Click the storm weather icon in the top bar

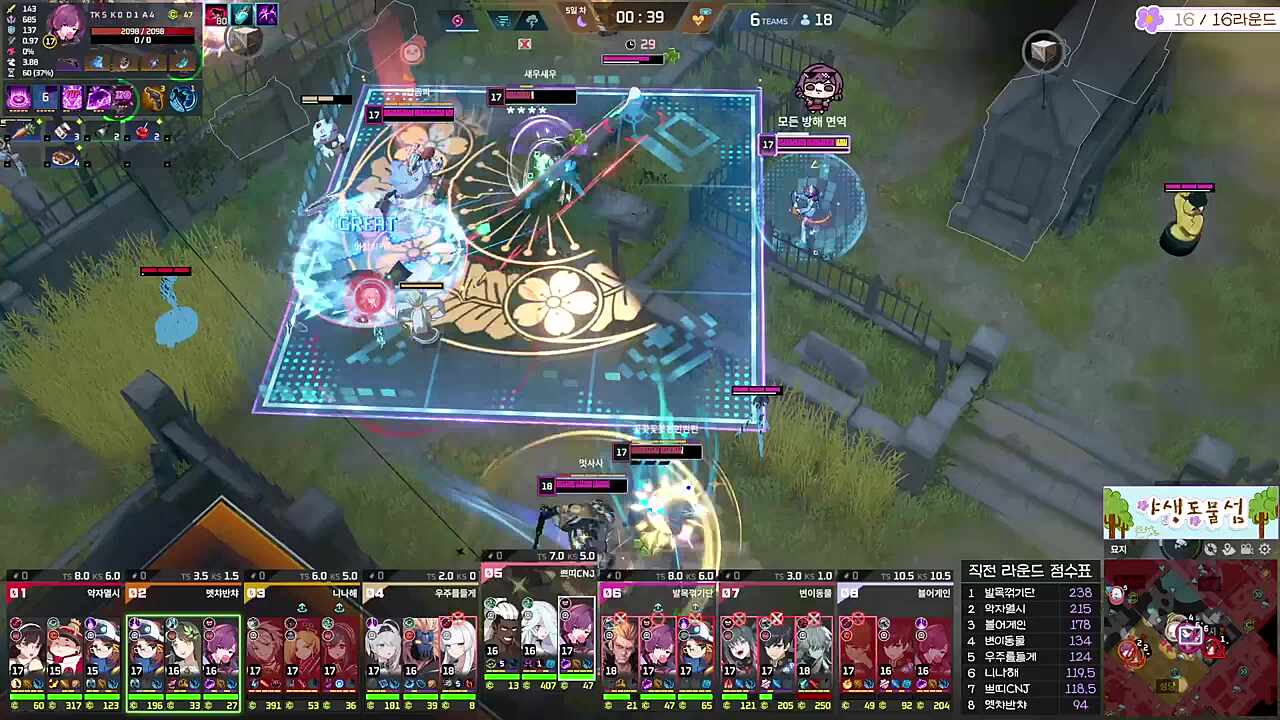tap(533, 21)
